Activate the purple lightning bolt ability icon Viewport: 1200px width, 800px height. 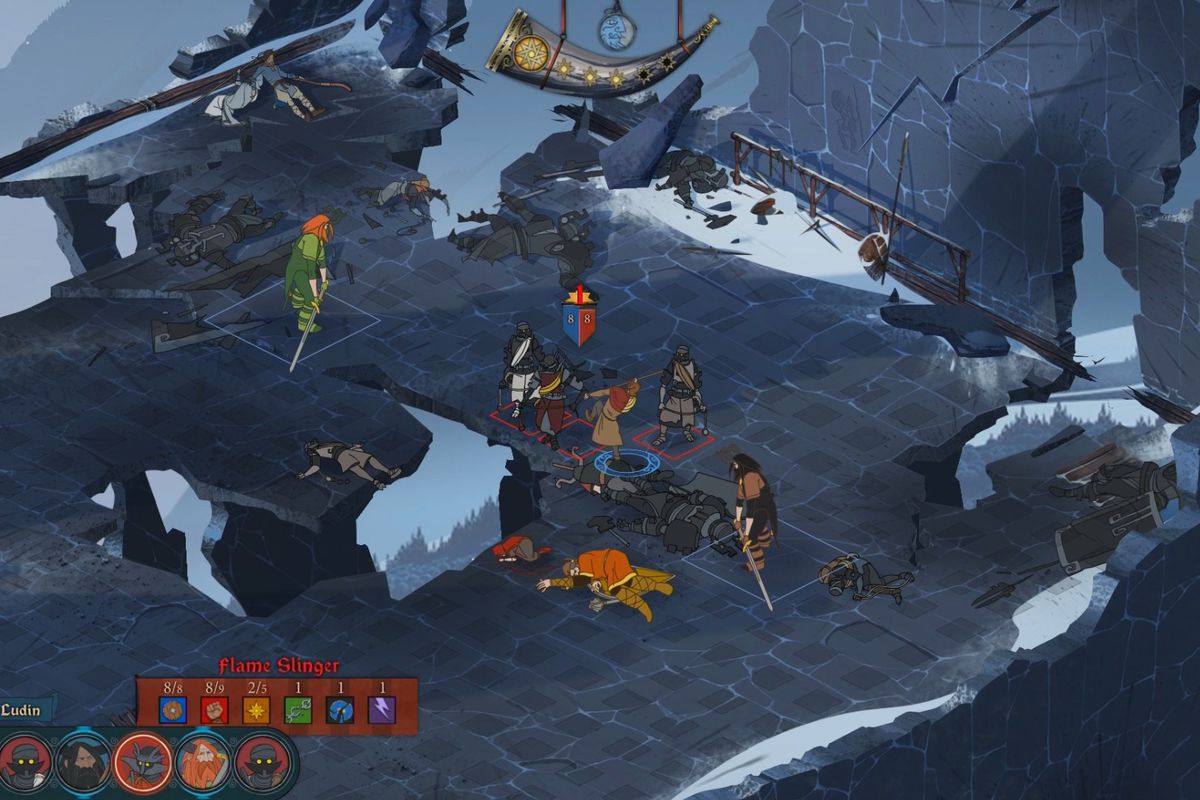point(381,710)
